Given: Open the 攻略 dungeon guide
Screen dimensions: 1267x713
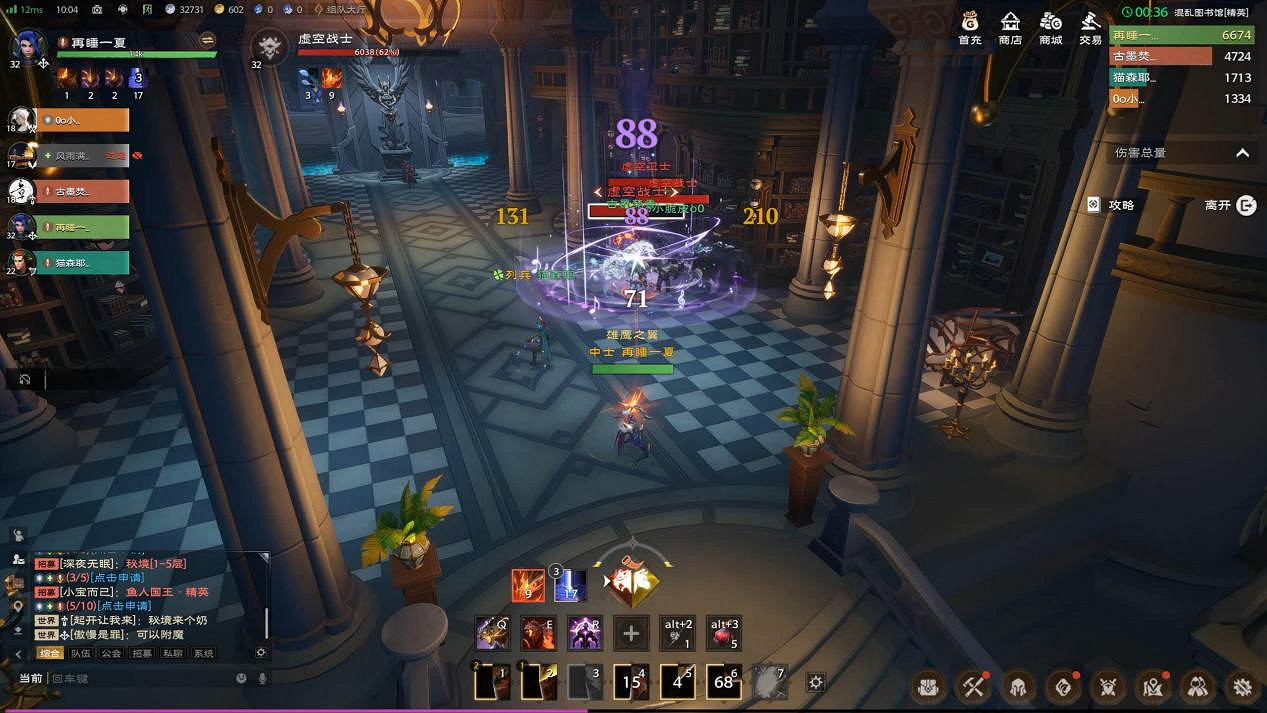Looking at the screenshot, I should click(1111, 205).
